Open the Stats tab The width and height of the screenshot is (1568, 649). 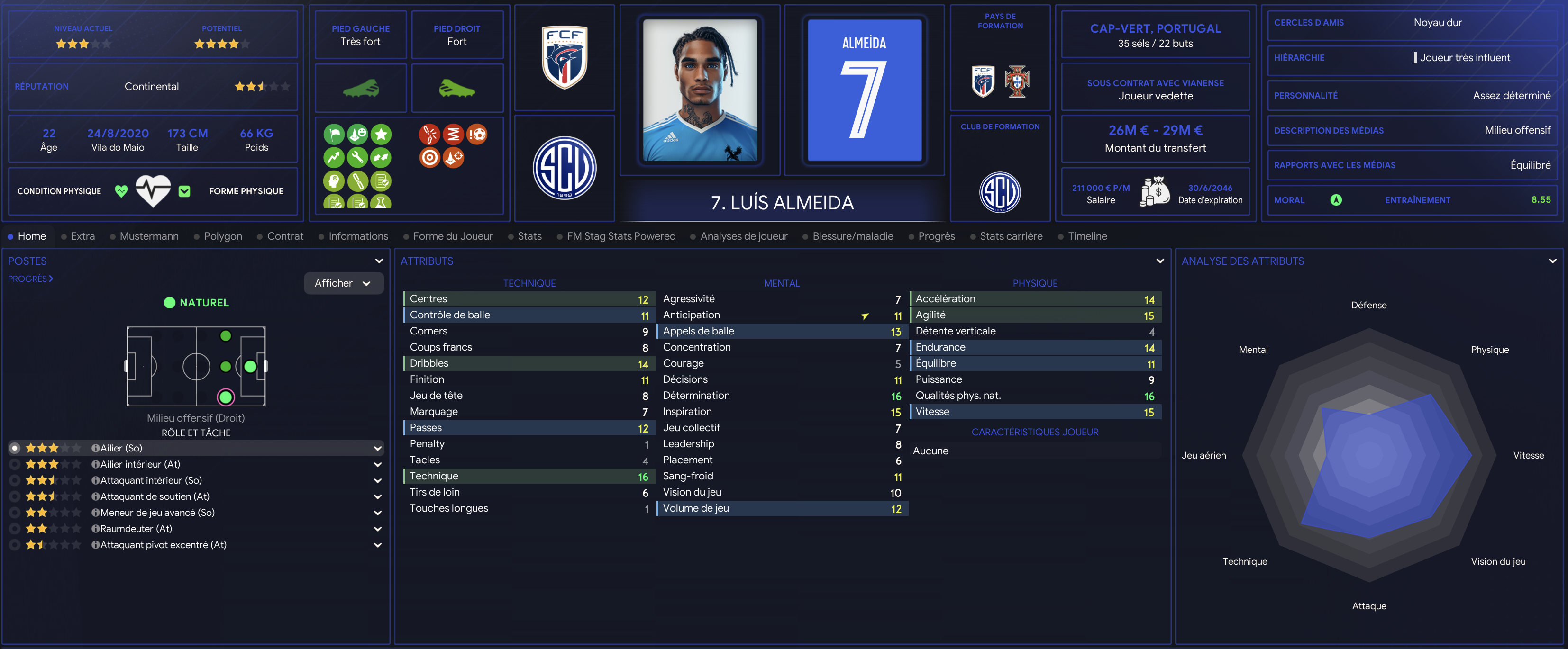click(529, 236)
